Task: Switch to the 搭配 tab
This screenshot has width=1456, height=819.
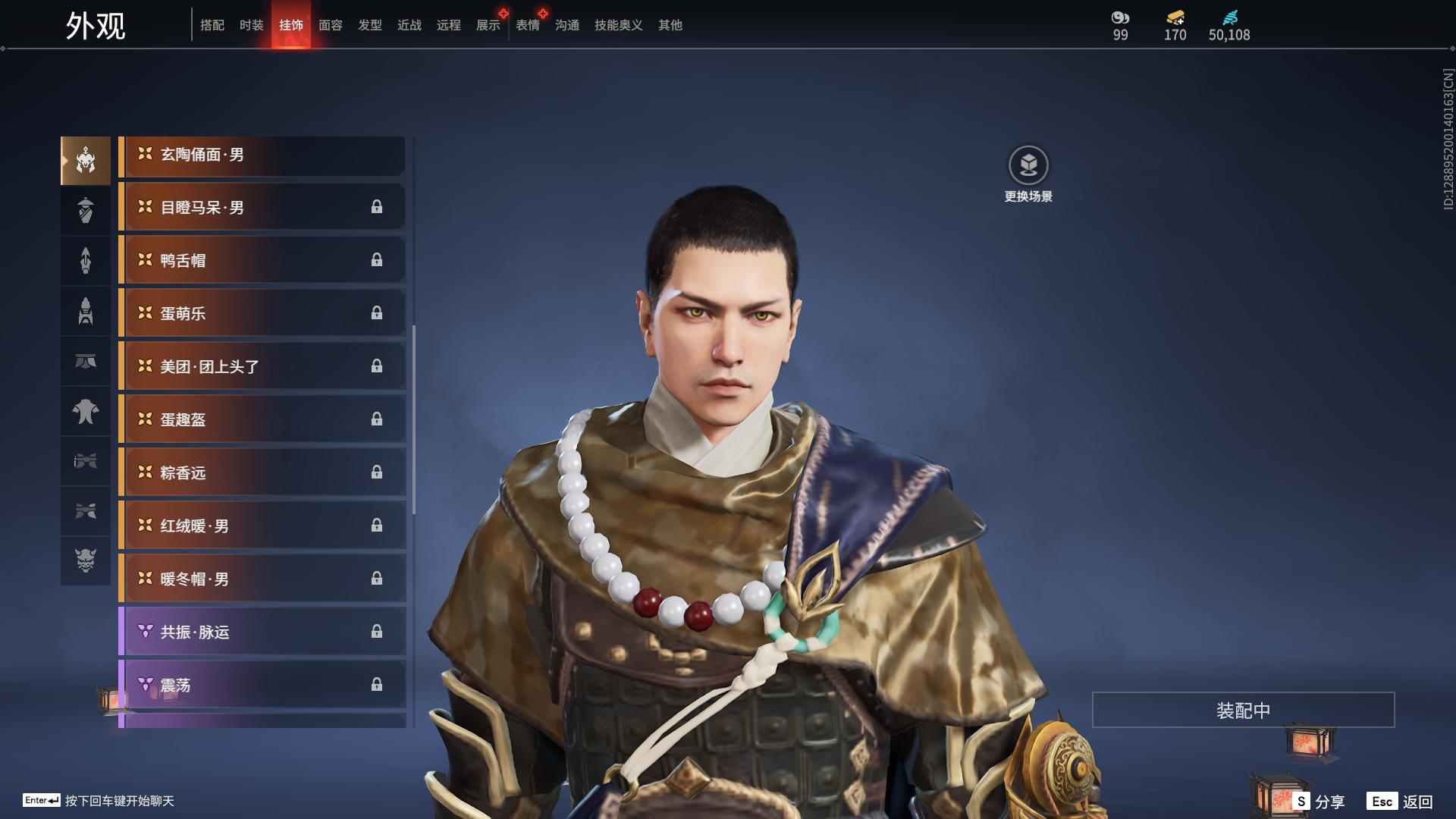Action: 212,25
